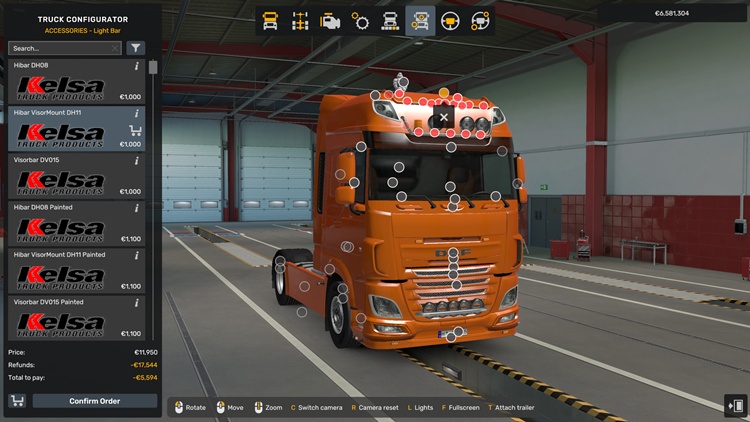Image resolution: width=750 pixels, height=422 pixels.
Task: Switch to the chassis configuration tab
Action: [300, 20]
